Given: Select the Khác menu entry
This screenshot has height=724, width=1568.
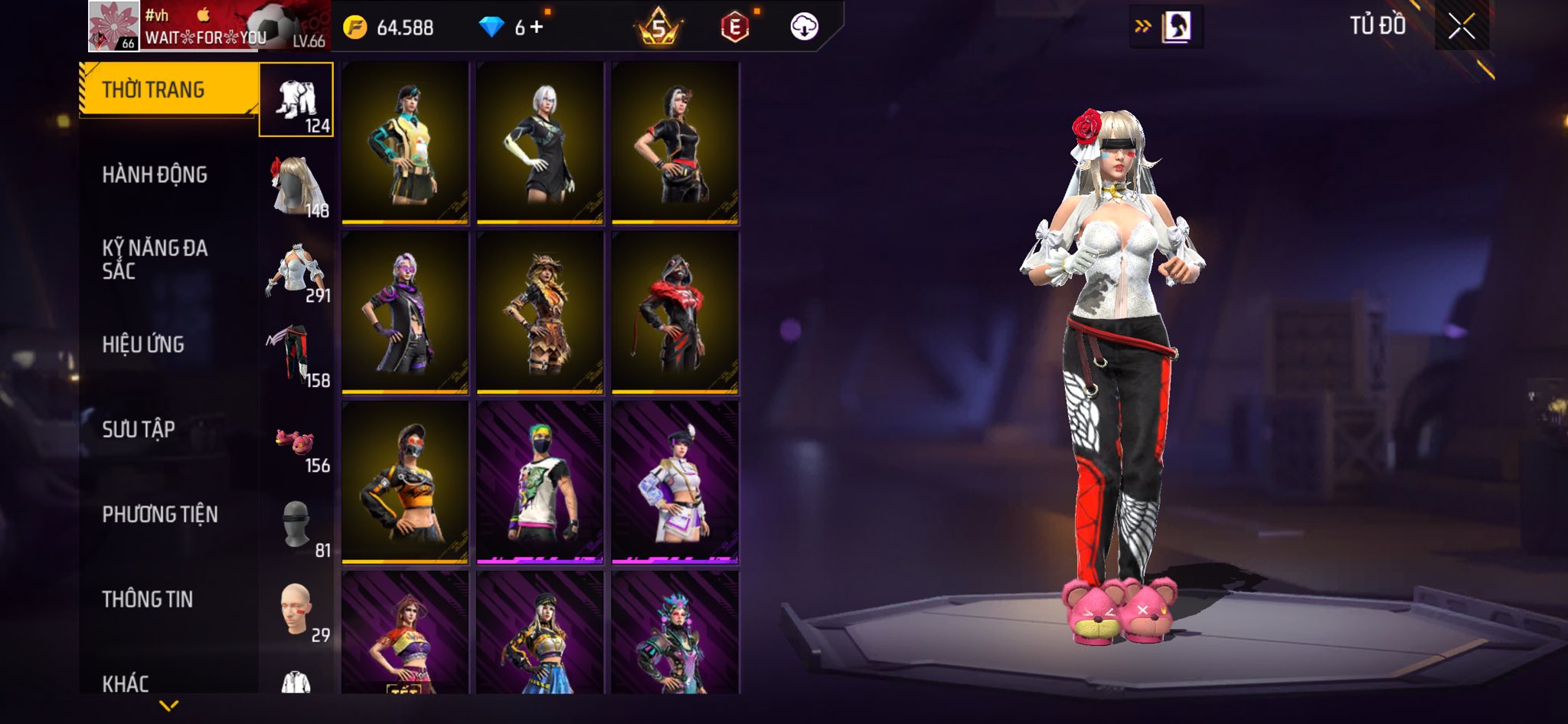Looking at the screenshot, I should point(126,682).
